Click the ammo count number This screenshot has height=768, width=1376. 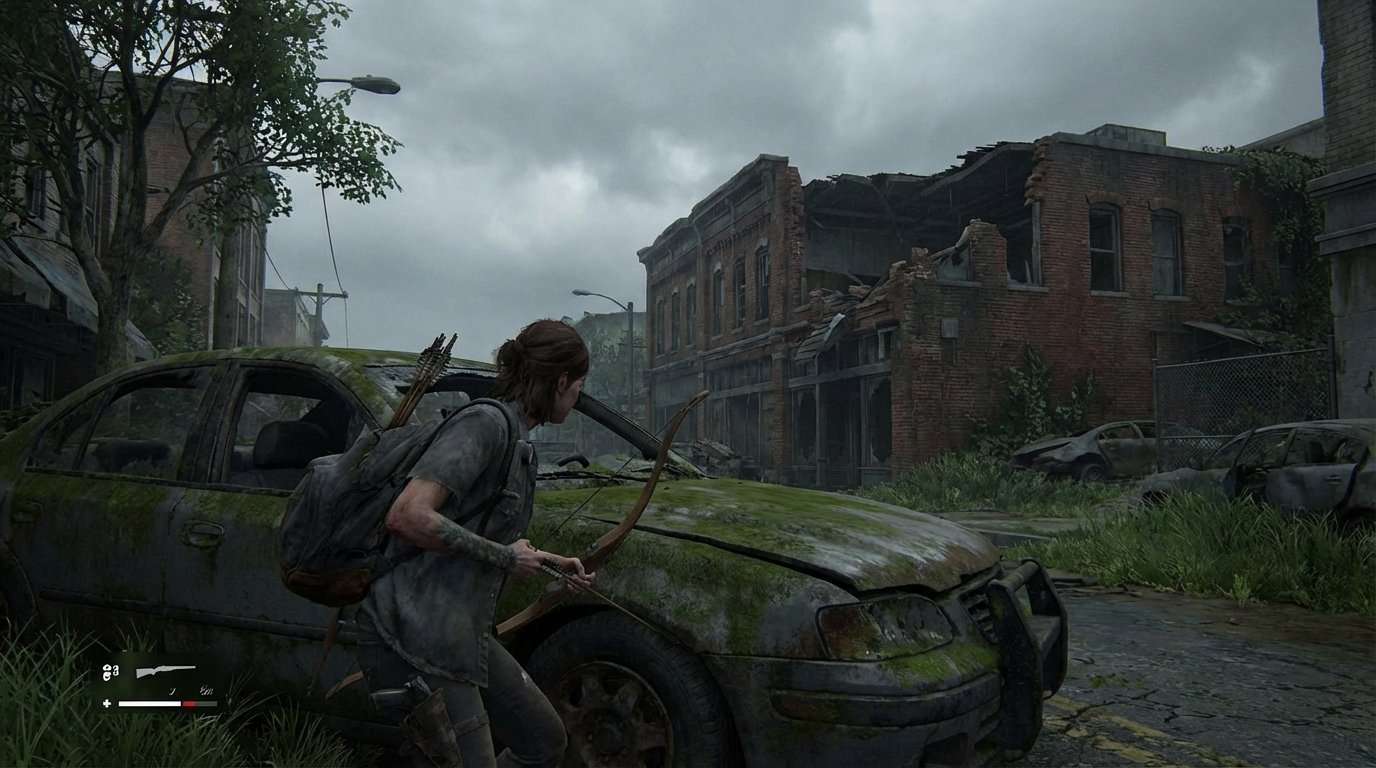[173, 691]
